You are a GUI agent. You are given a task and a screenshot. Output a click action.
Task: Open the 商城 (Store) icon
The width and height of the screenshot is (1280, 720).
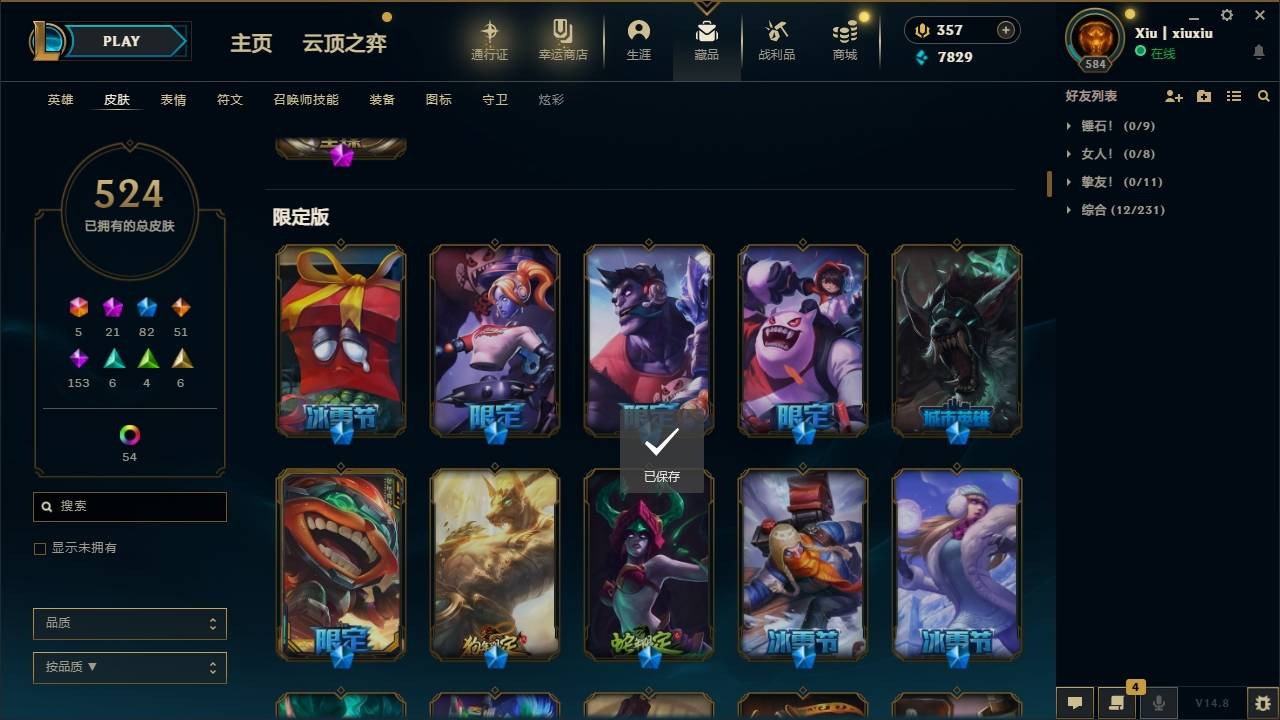point(843,40)
